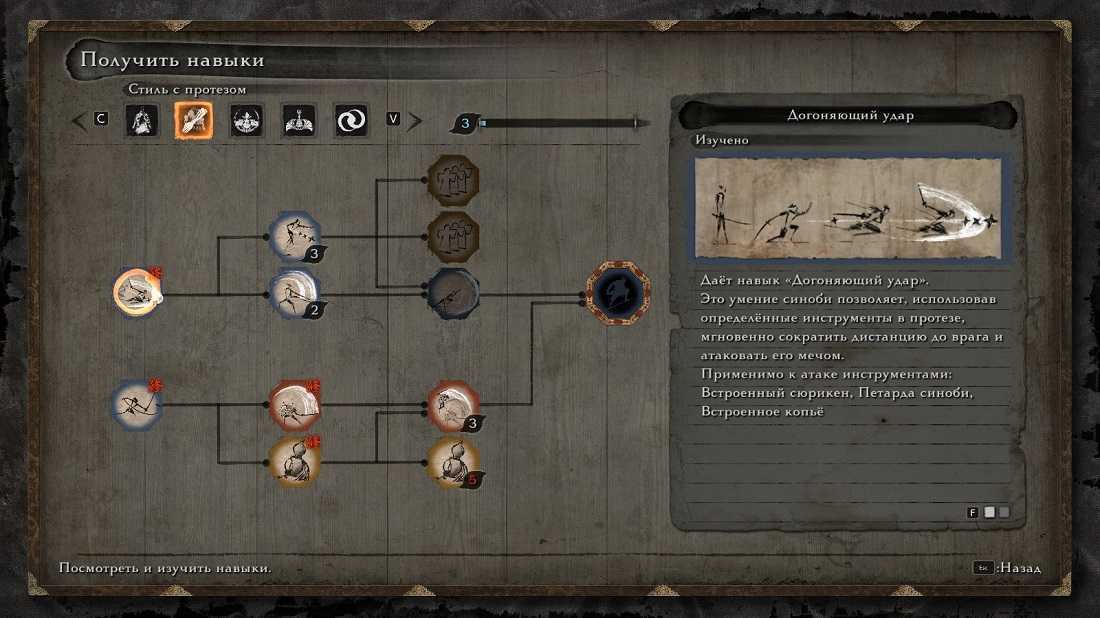1100x618 pixels.
Task: Select the blue skill node costing 2 points
Action: 295,293
